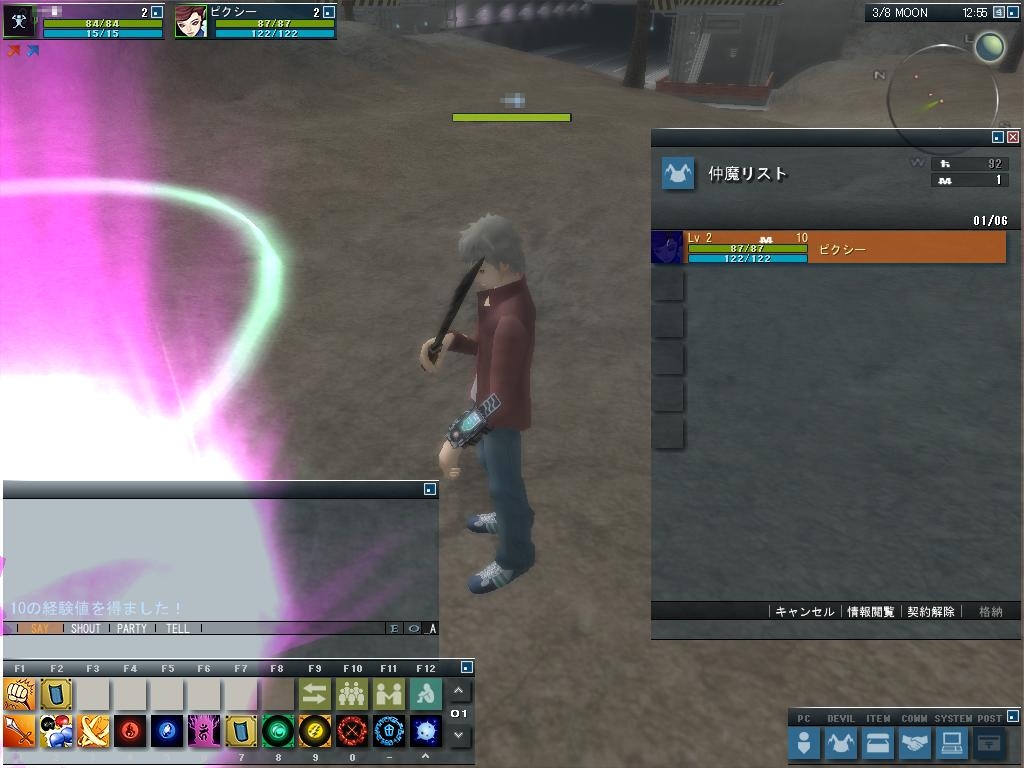
Task: Open the ITEM inventory menu
Action: pos(877,743)
